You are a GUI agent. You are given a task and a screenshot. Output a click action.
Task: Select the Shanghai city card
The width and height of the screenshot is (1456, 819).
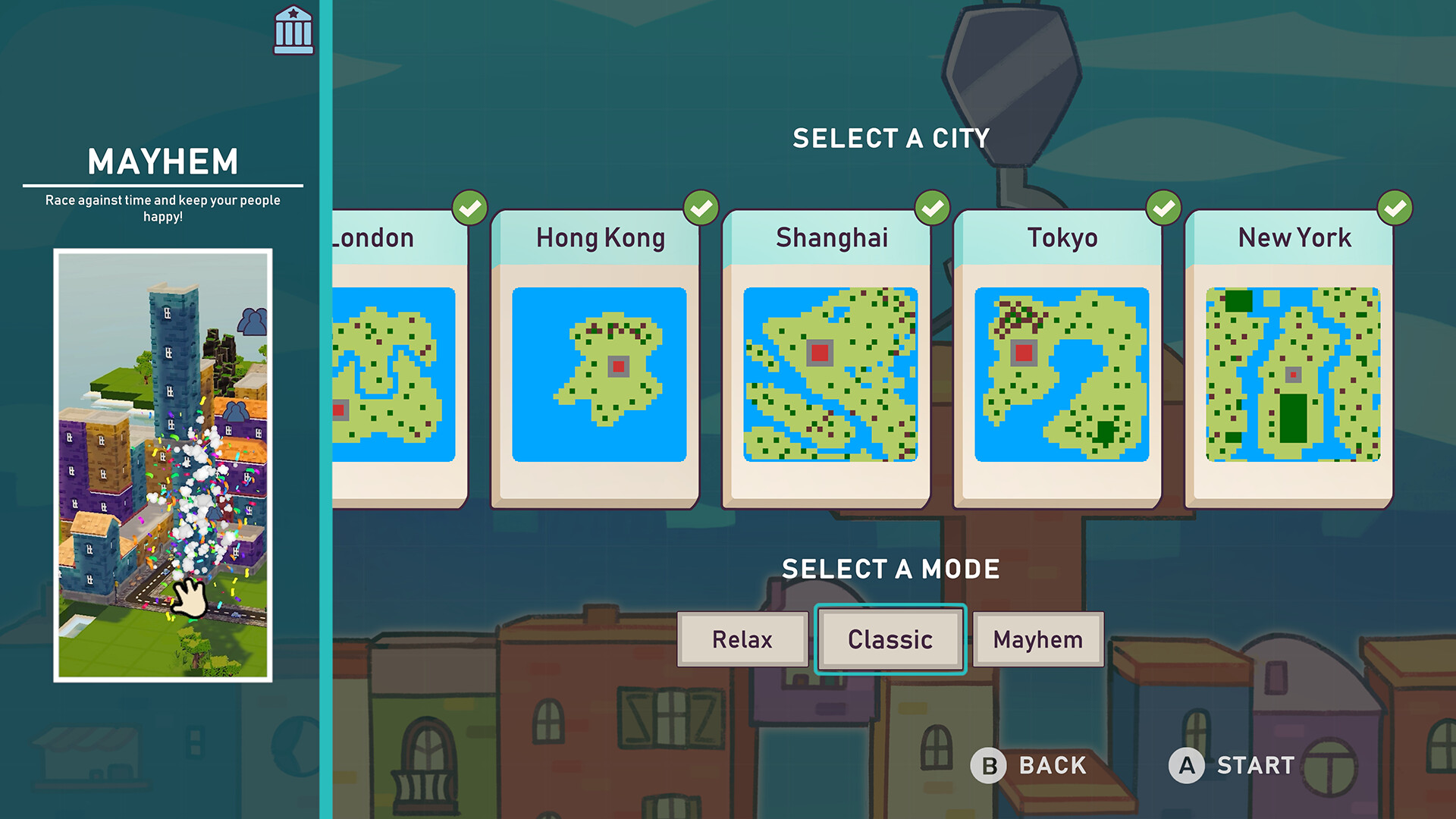point(829,356)
